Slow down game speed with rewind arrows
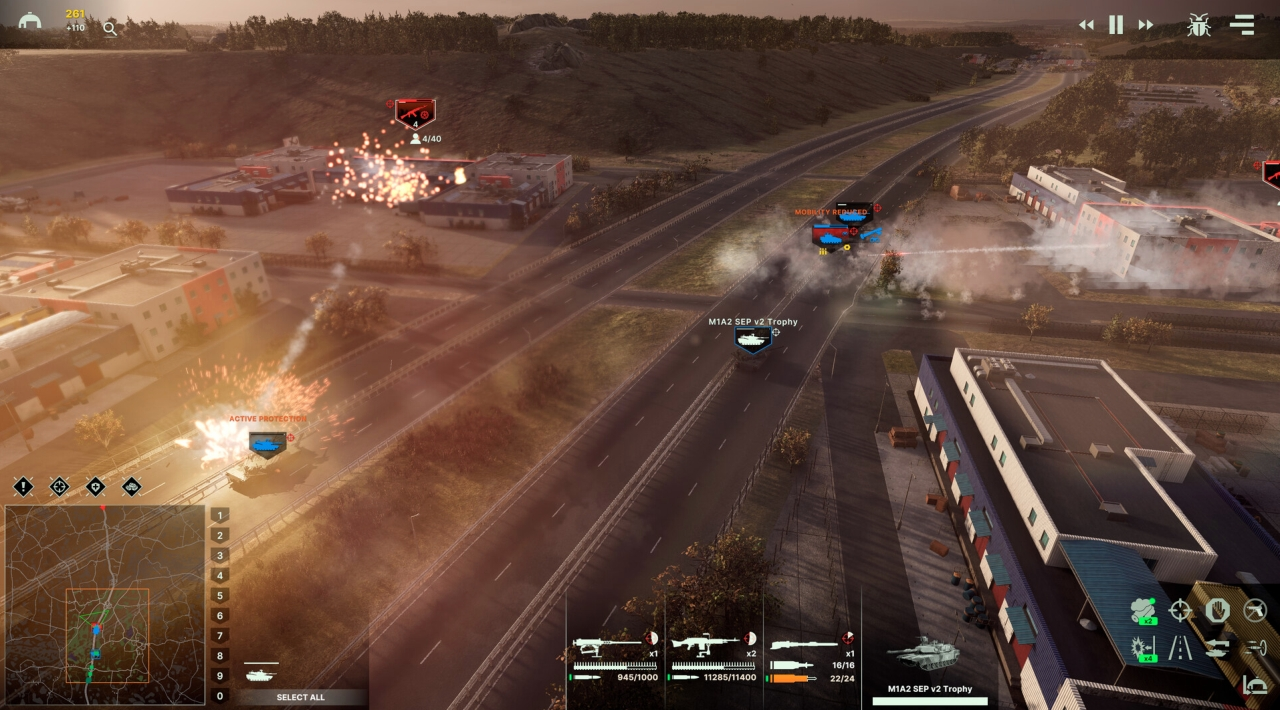 (x=1086, y=25)
